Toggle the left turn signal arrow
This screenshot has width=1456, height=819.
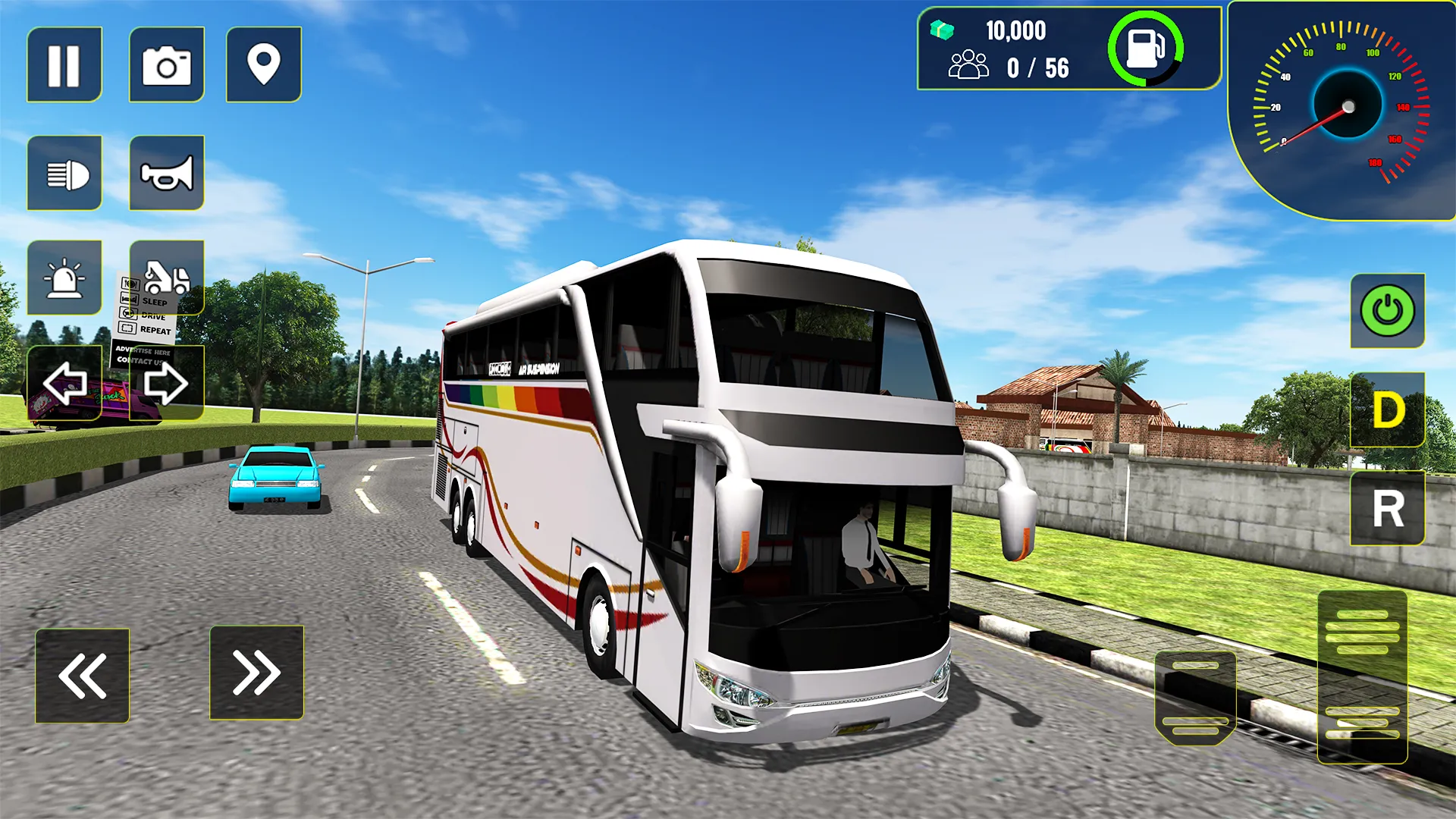pos(64,384)
